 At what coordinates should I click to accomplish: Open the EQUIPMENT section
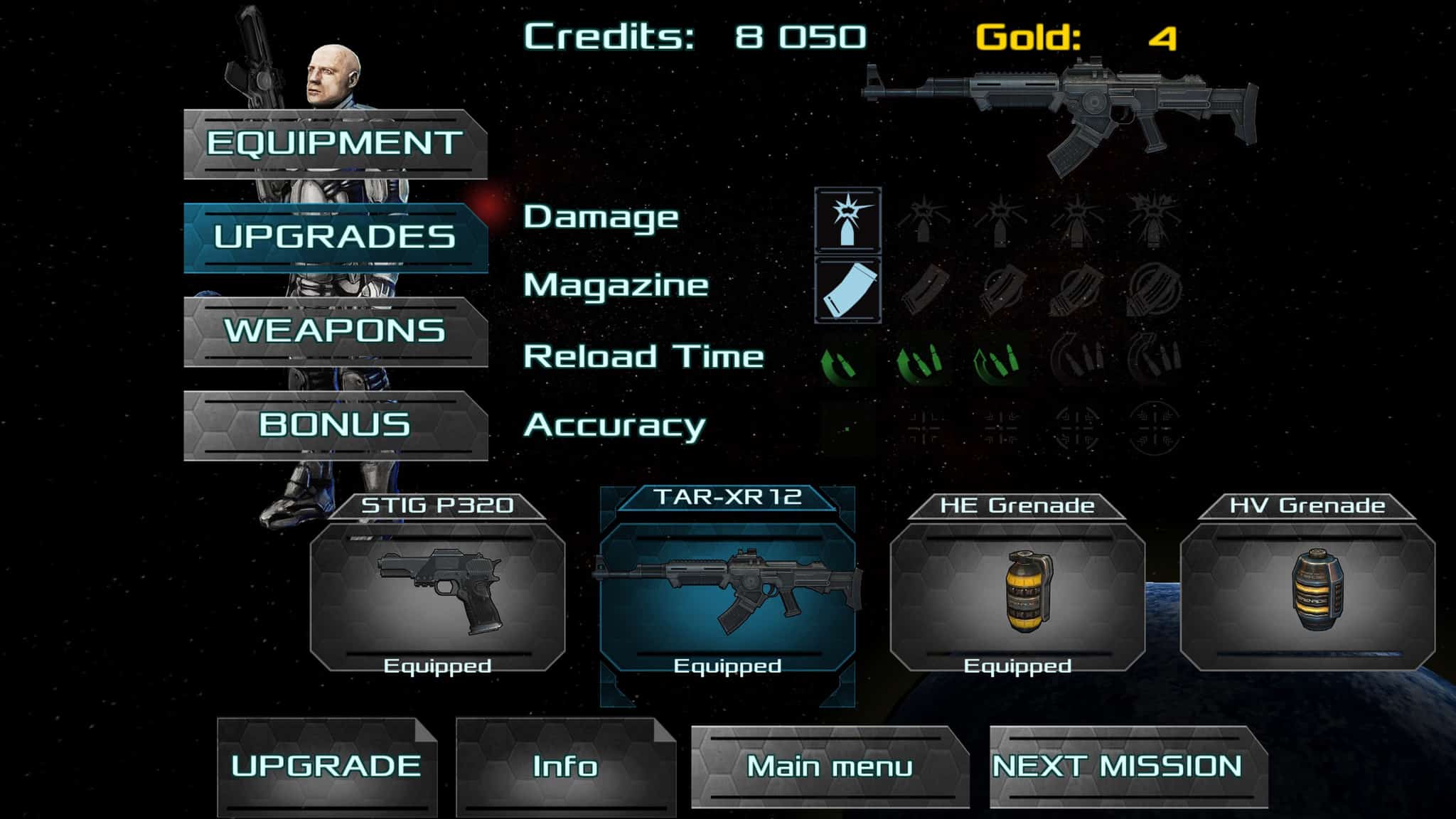(x=335, y=144)
